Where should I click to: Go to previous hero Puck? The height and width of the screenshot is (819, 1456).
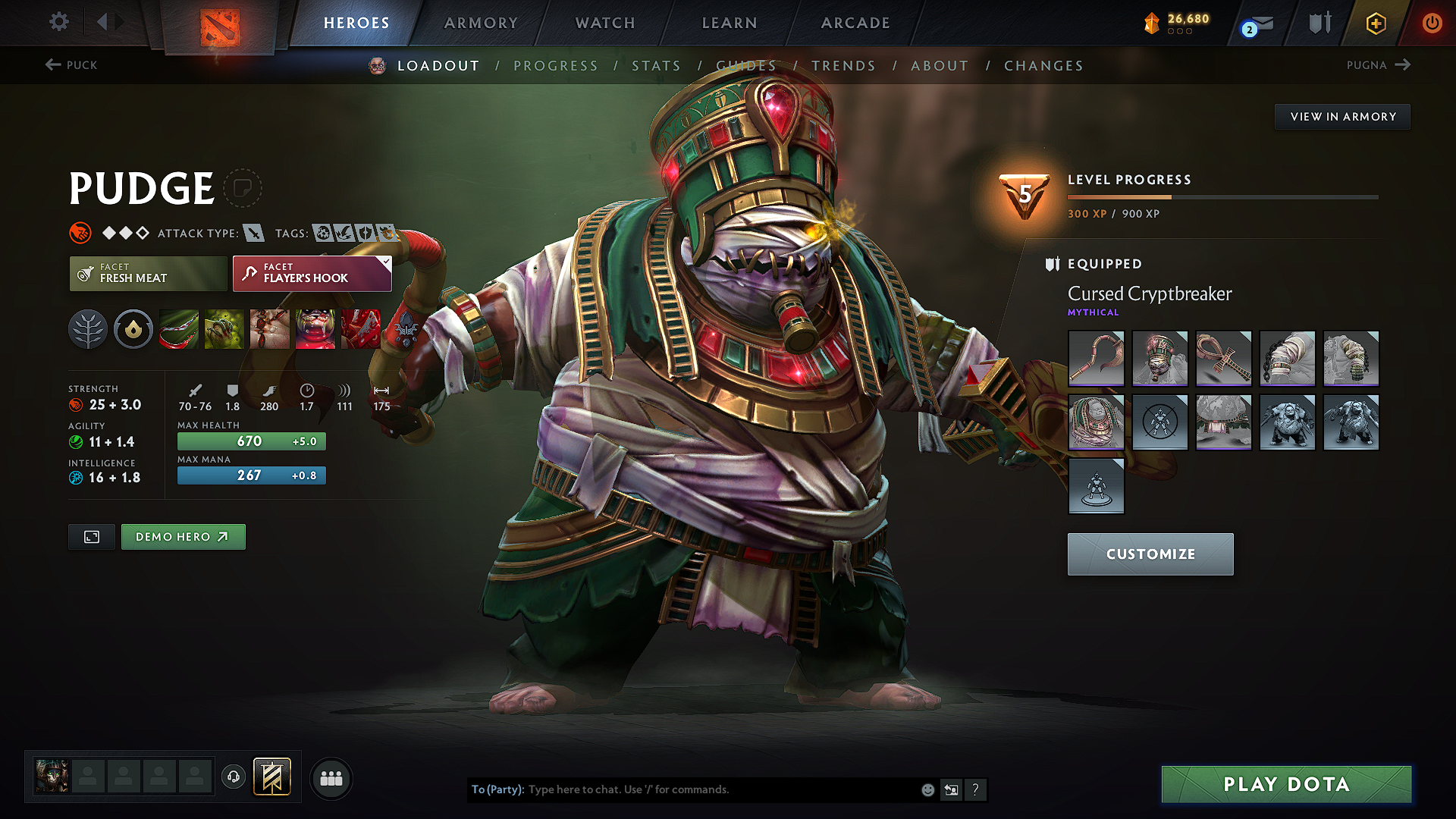point(71,65)
